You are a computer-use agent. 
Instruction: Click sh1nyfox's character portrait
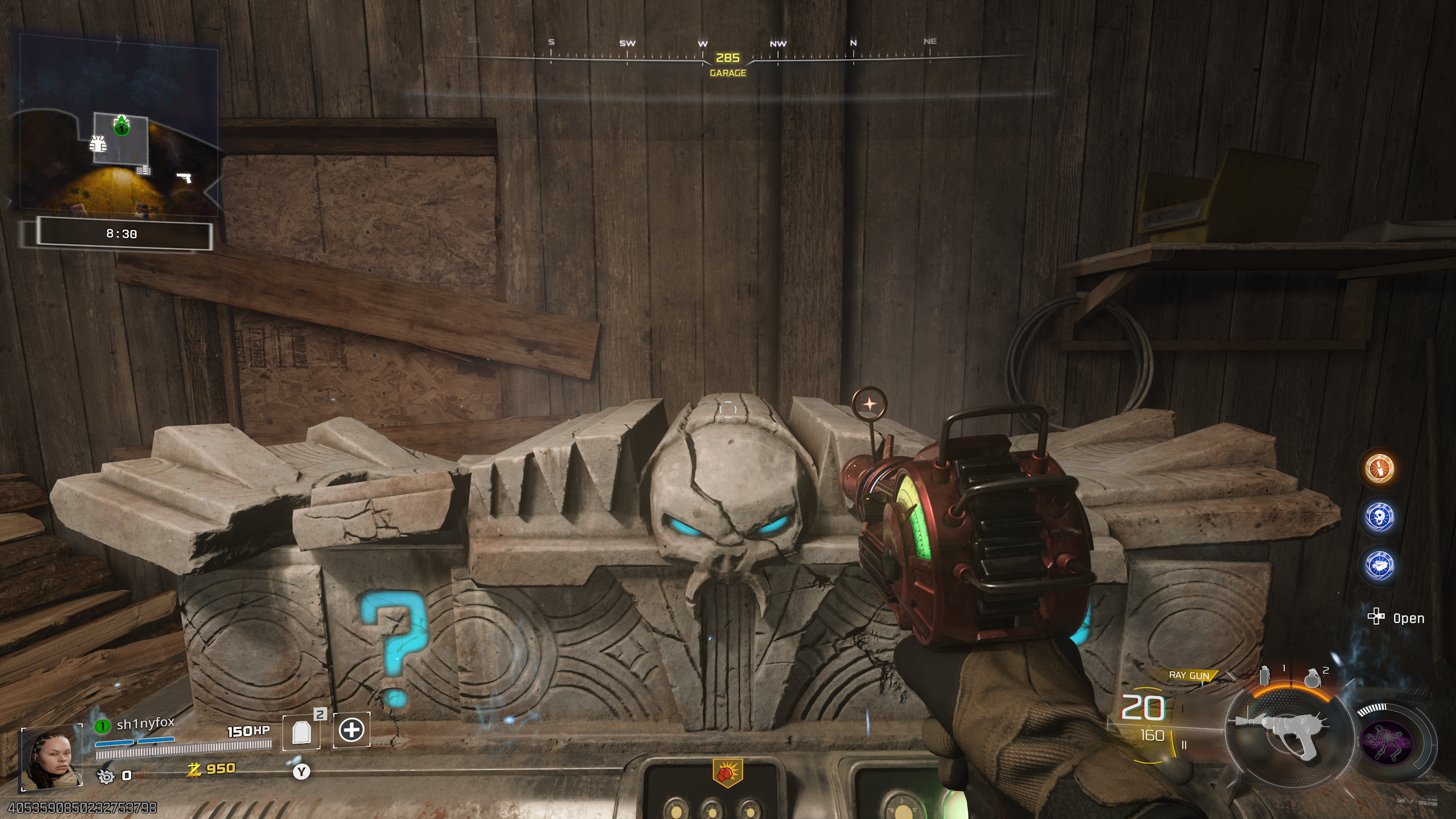51,759
